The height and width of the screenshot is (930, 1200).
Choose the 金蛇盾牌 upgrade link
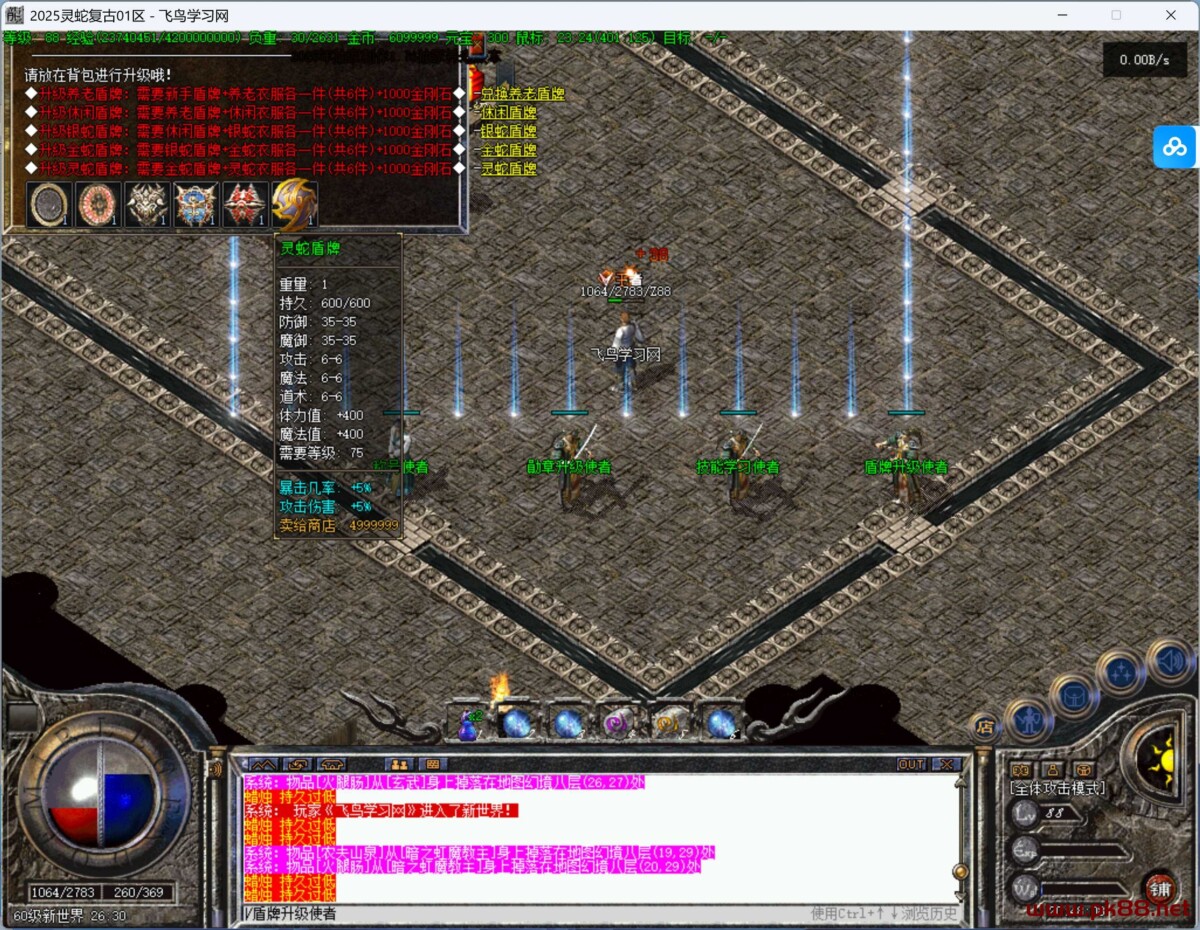coord(508,150)
